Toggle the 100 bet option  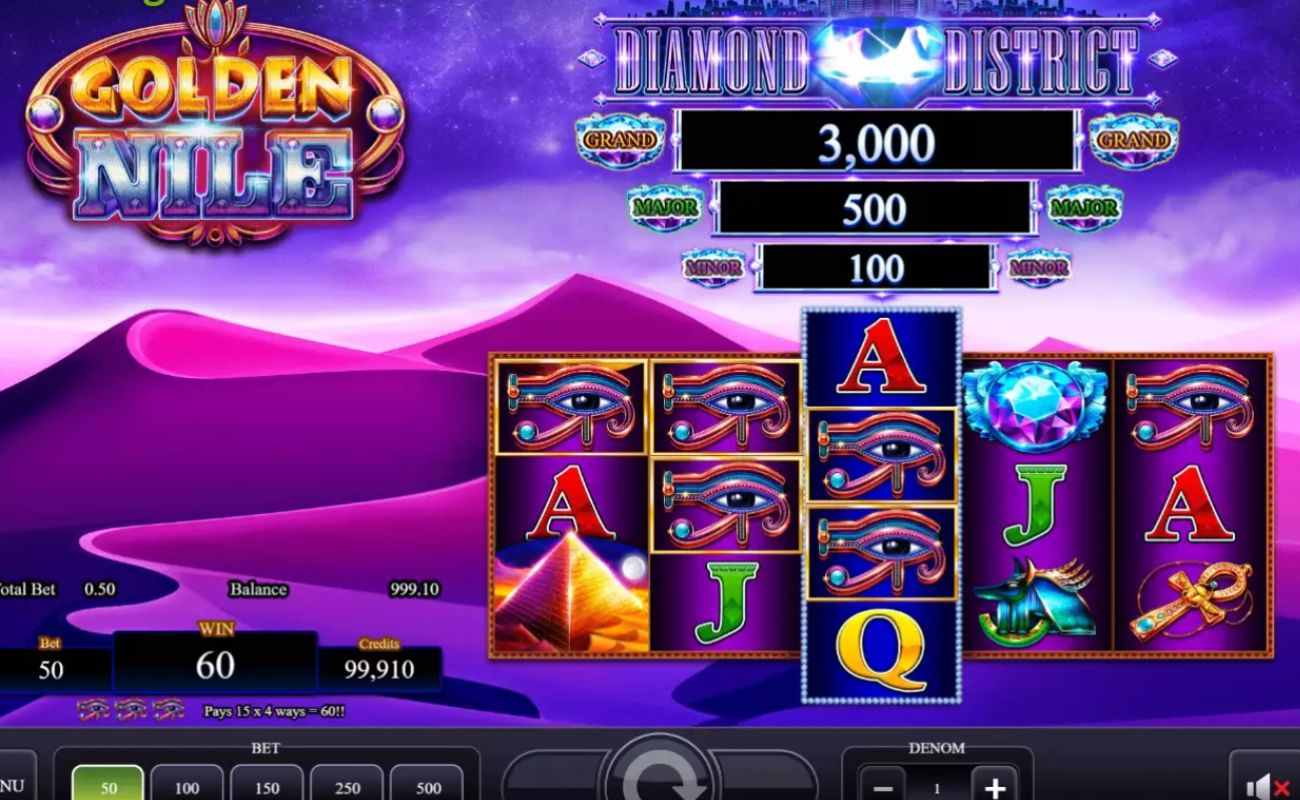(186, 787)
